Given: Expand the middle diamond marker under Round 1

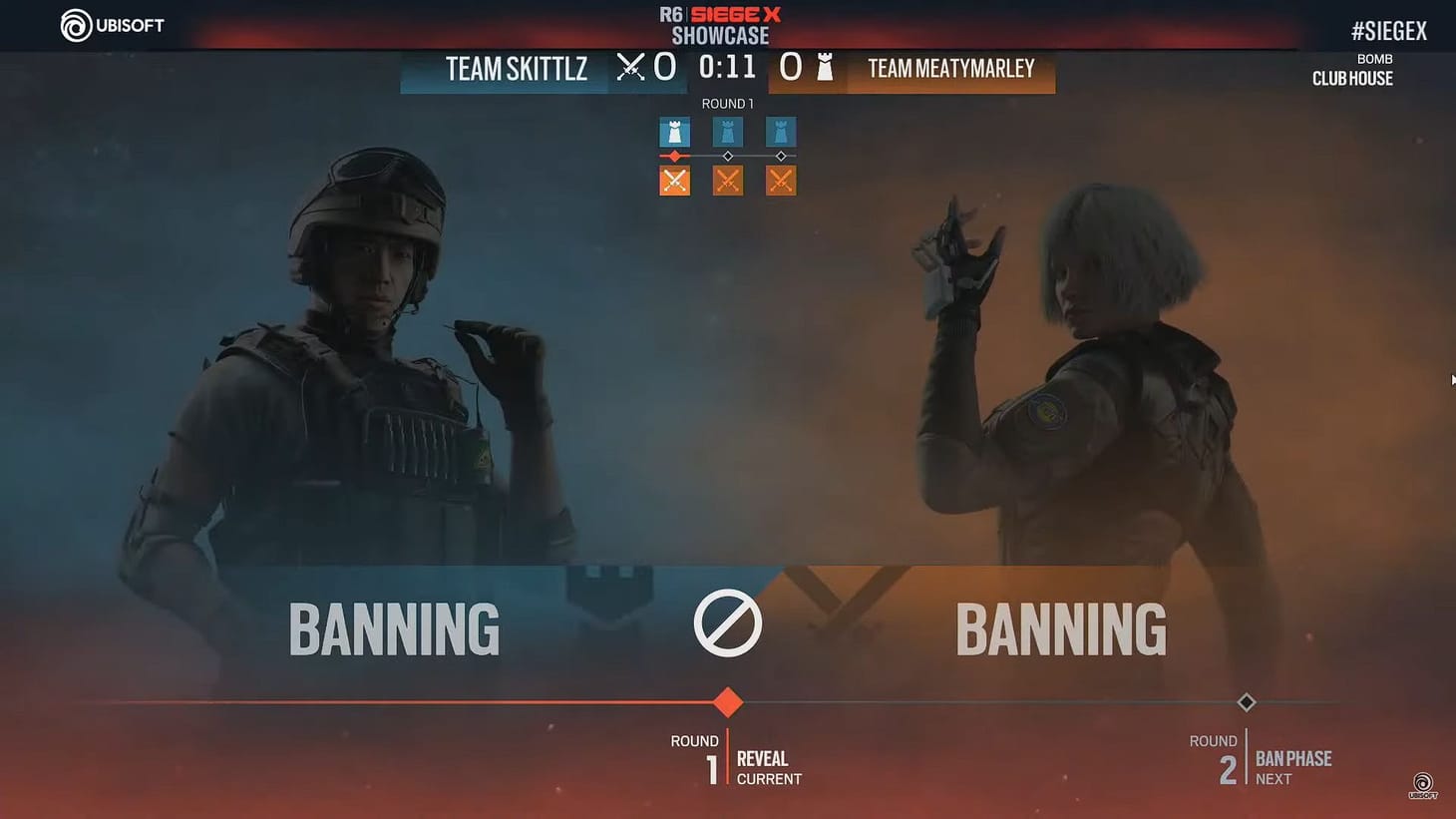Looking at the screenshot, I should [727, 156].
